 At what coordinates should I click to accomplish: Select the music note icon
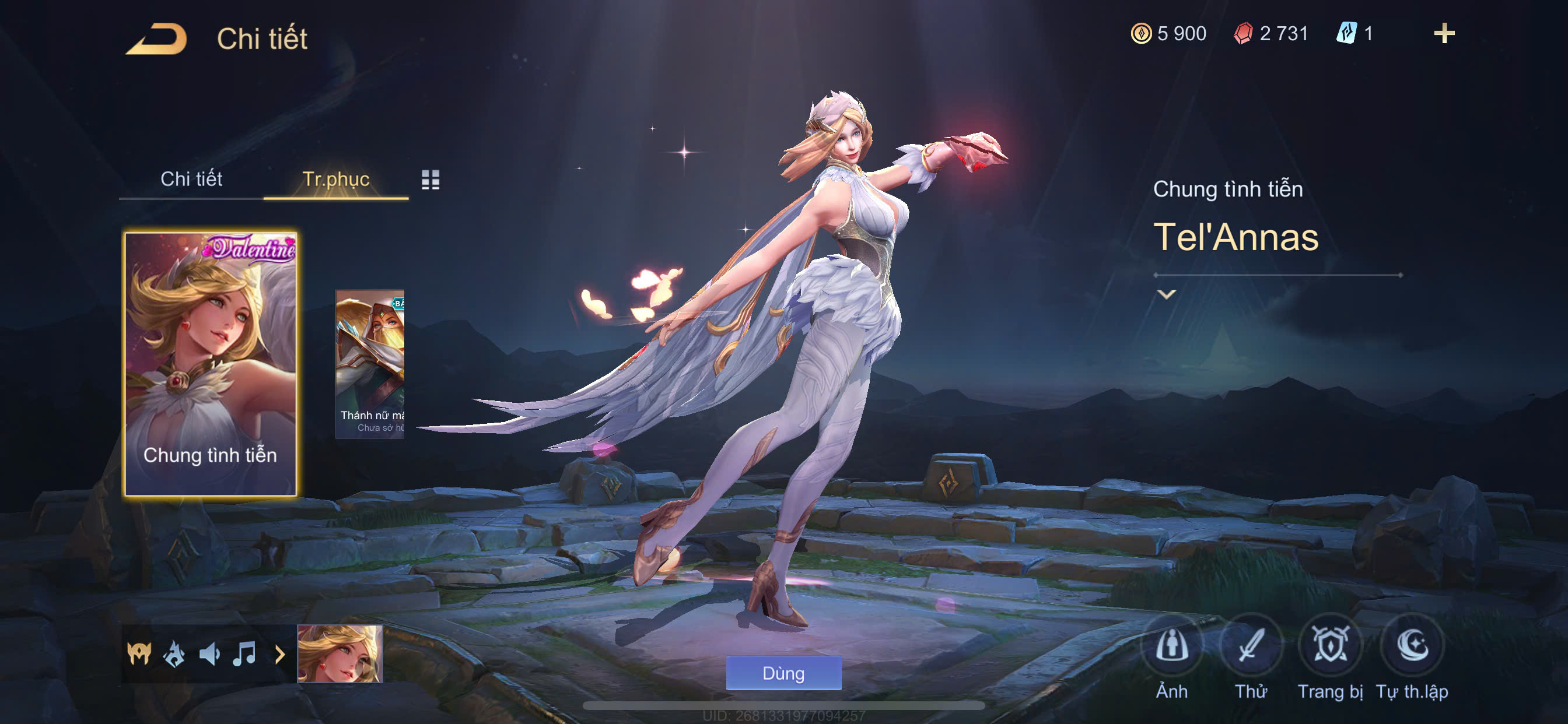[x=244, y=654]
